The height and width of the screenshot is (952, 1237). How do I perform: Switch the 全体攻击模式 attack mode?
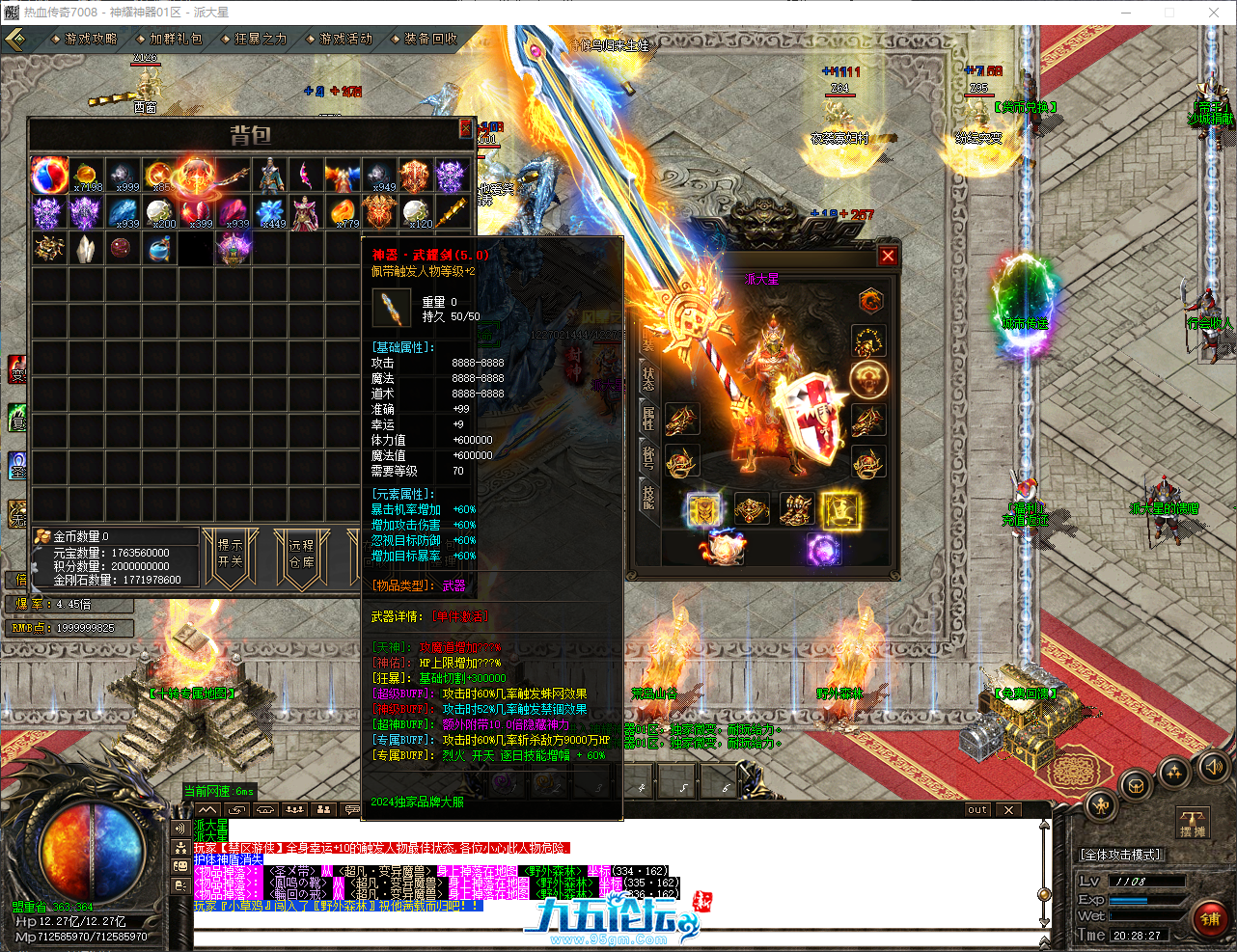(1122, 854)
